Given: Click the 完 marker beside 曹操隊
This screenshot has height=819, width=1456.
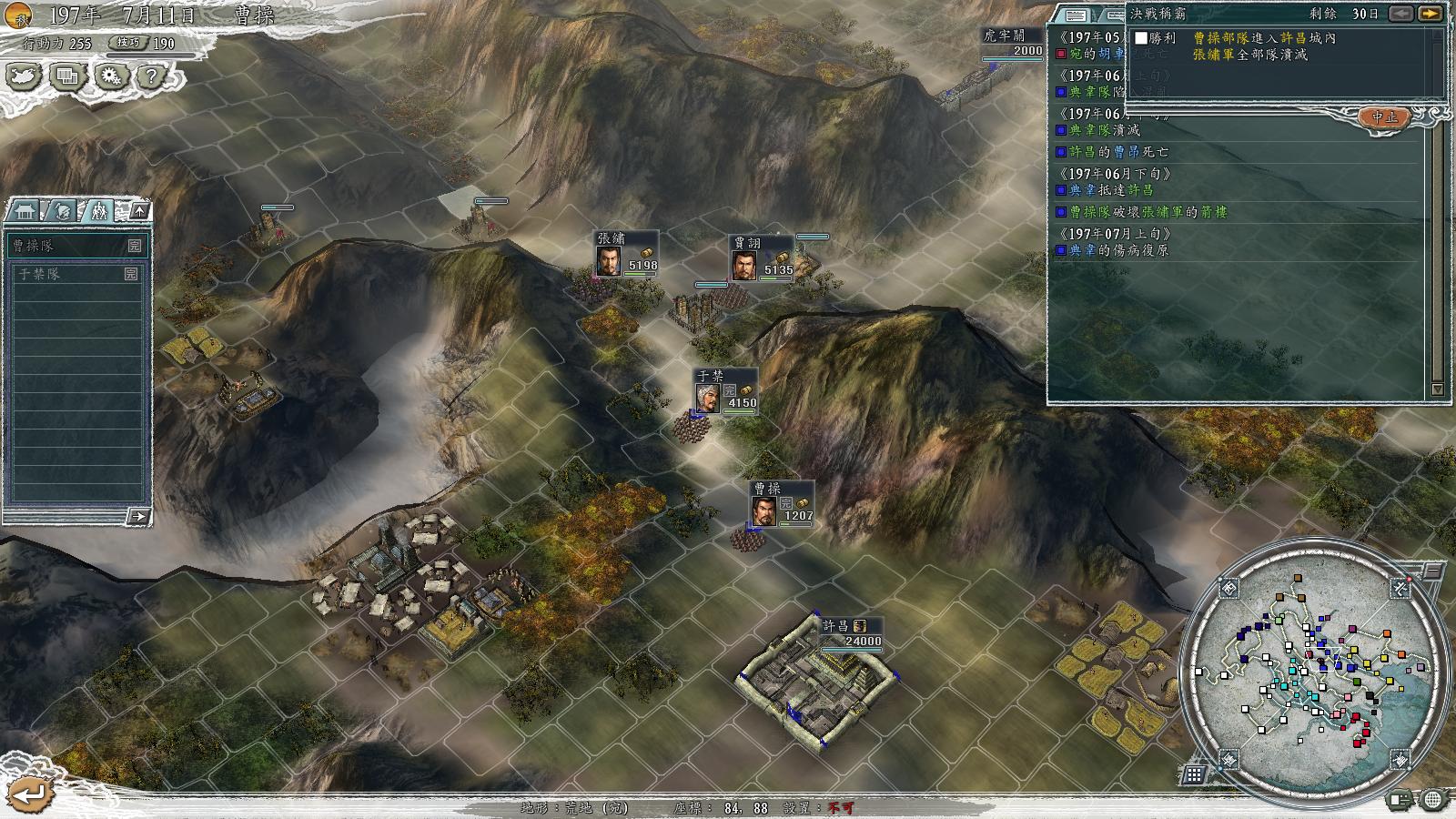Looking at the screenshot, I should click(x=135, y=245).
